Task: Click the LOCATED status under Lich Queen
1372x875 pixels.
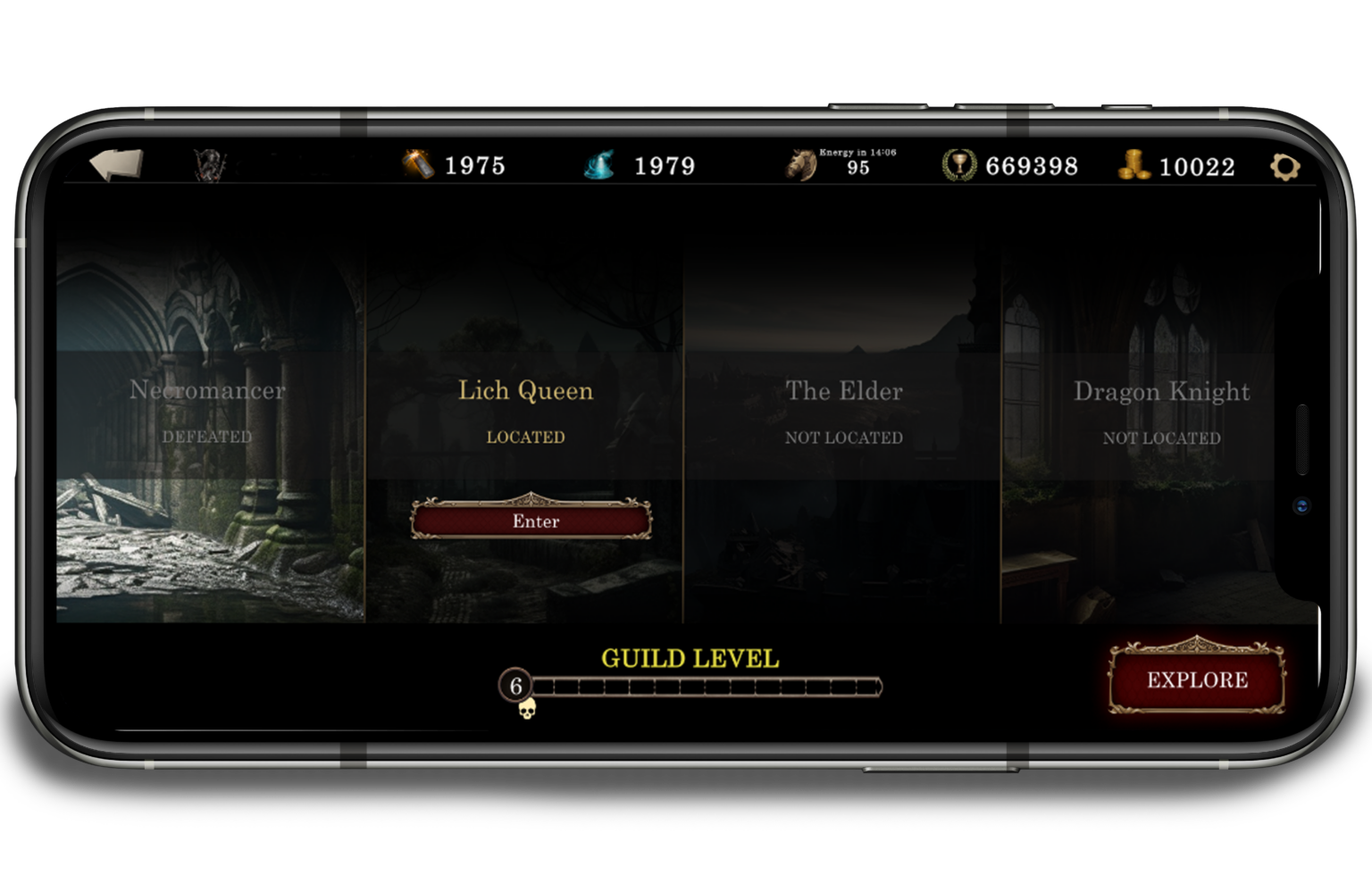Action: pyautogui.click(x=525, y=437)
